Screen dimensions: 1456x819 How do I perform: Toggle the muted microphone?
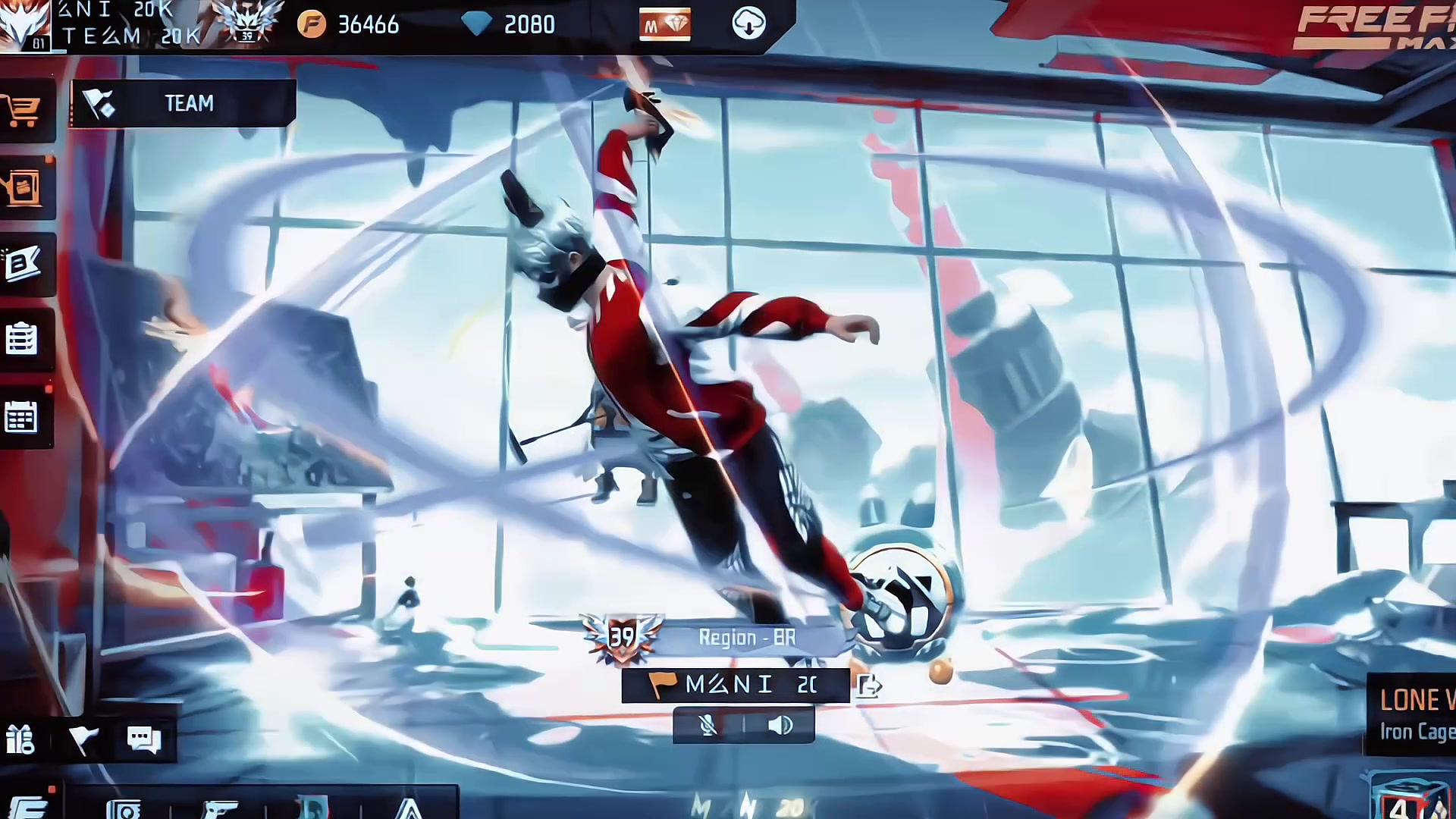coord(708,726)
